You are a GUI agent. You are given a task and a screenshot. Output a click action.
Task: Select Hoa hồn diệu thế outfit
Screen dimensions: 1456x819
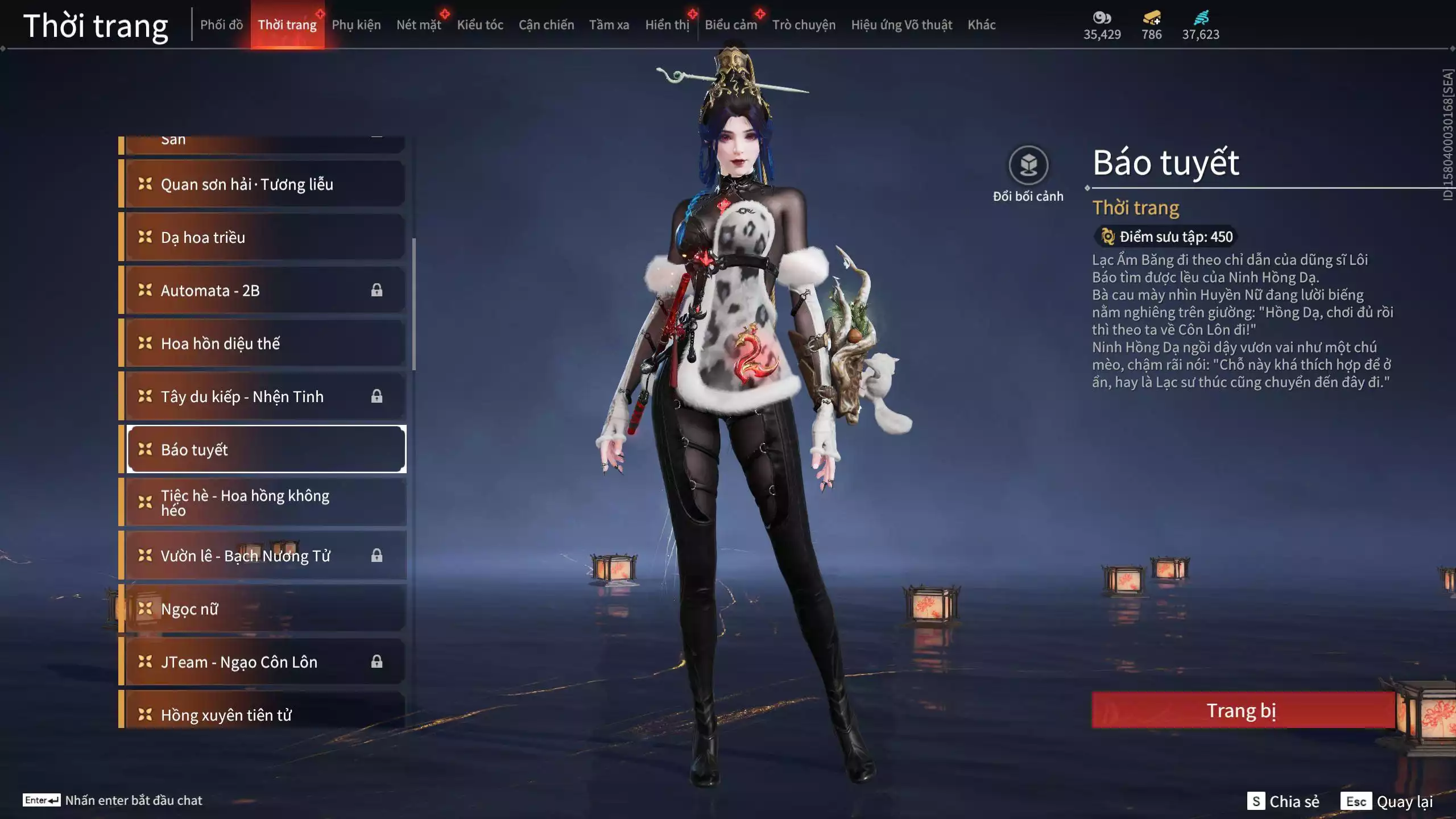click(265, 344)
